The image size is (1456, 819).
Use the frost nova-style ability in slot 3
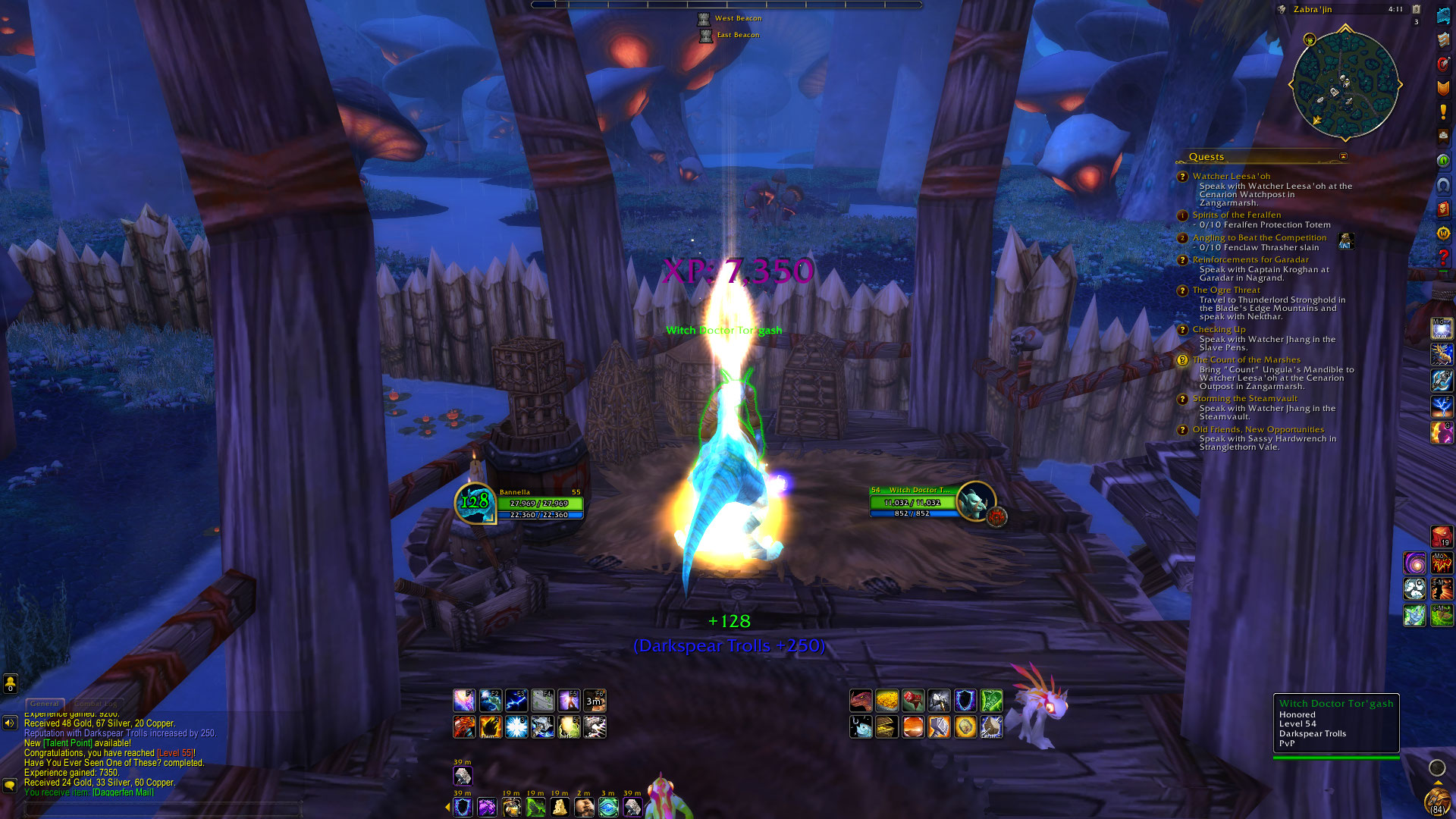pos(516,727)
